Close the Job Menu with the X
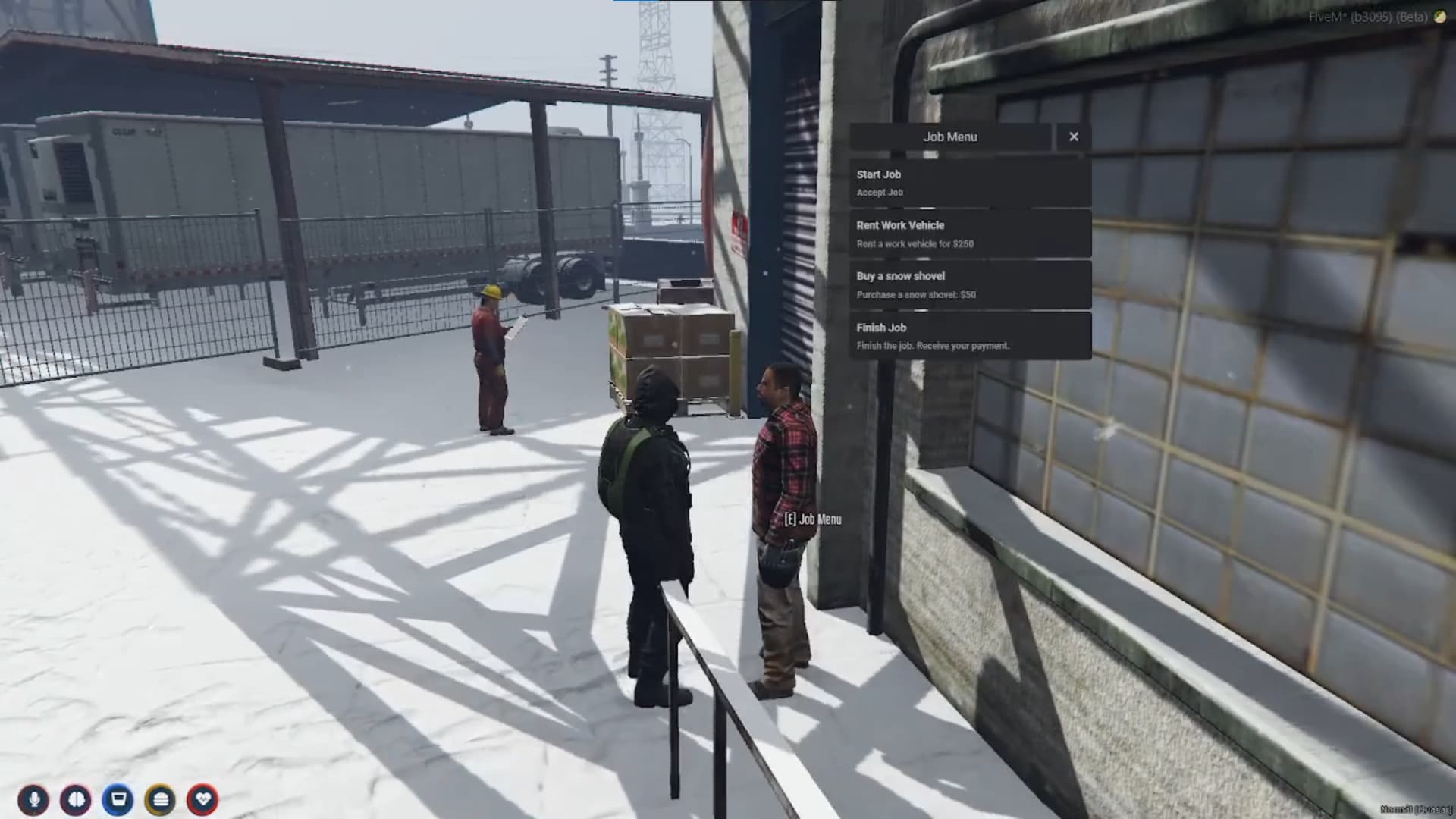 (1074, 136)
